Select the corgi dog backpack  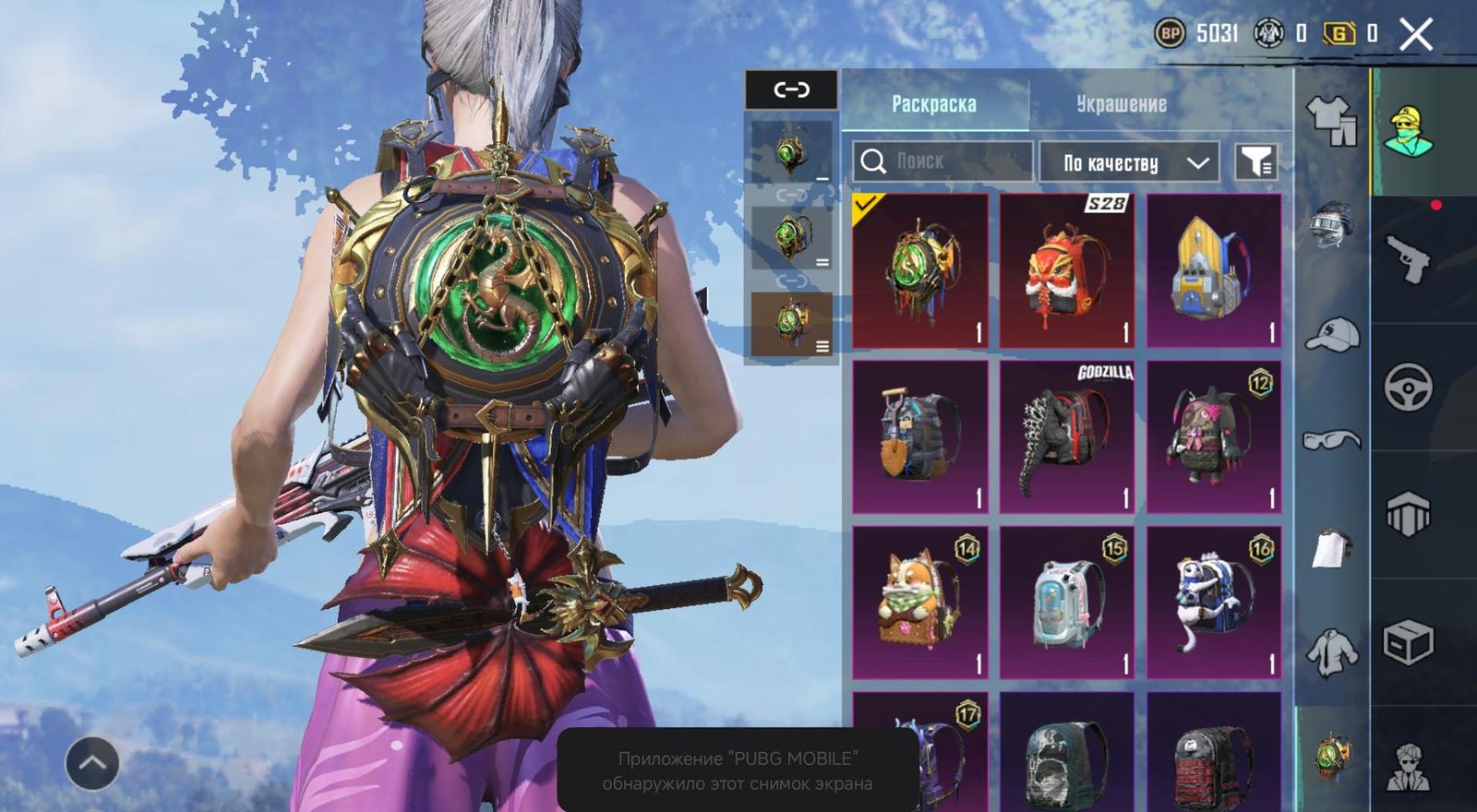pos(919,603)
